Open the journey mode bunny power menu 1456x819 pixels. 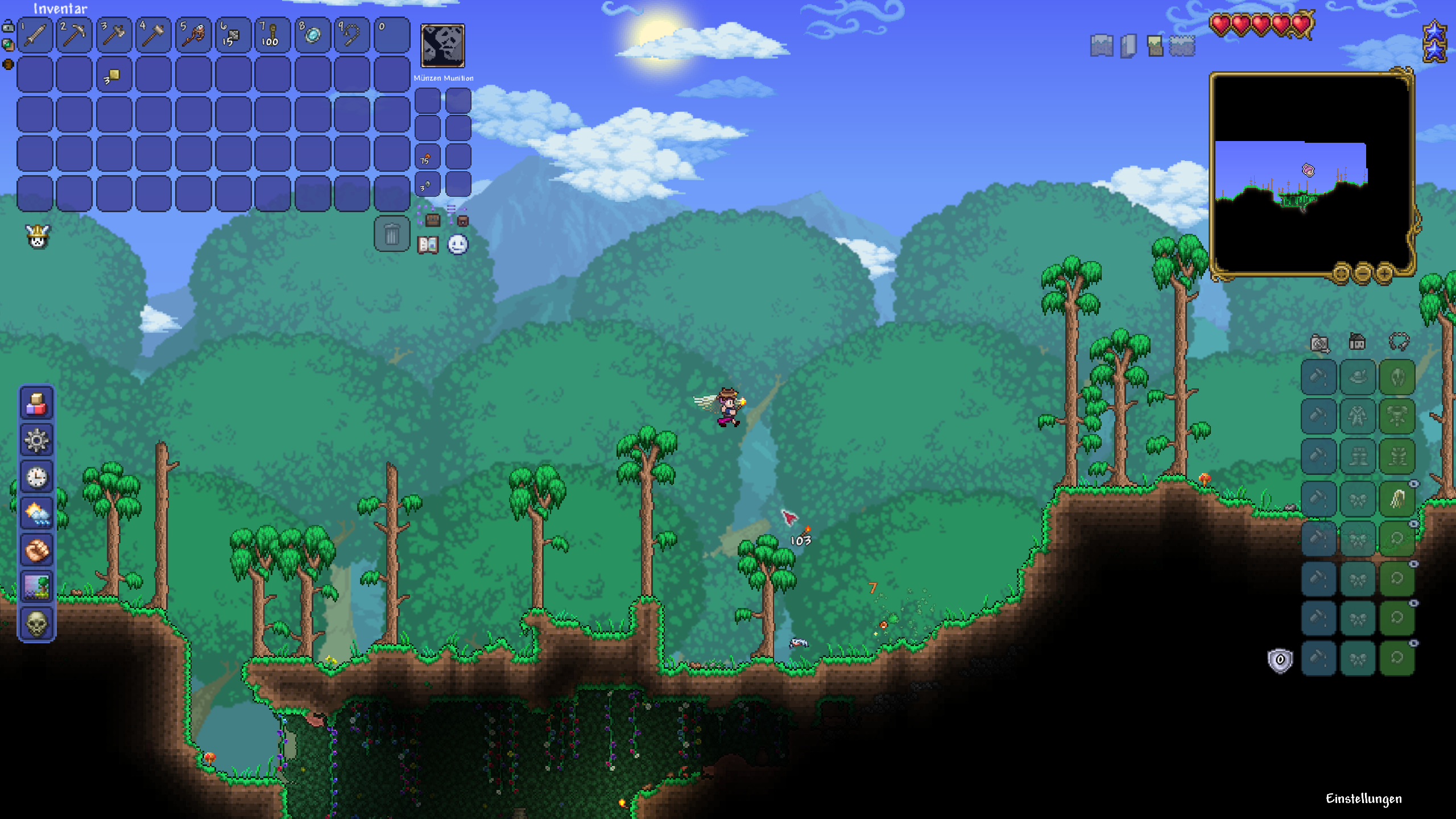coord(38,237)
